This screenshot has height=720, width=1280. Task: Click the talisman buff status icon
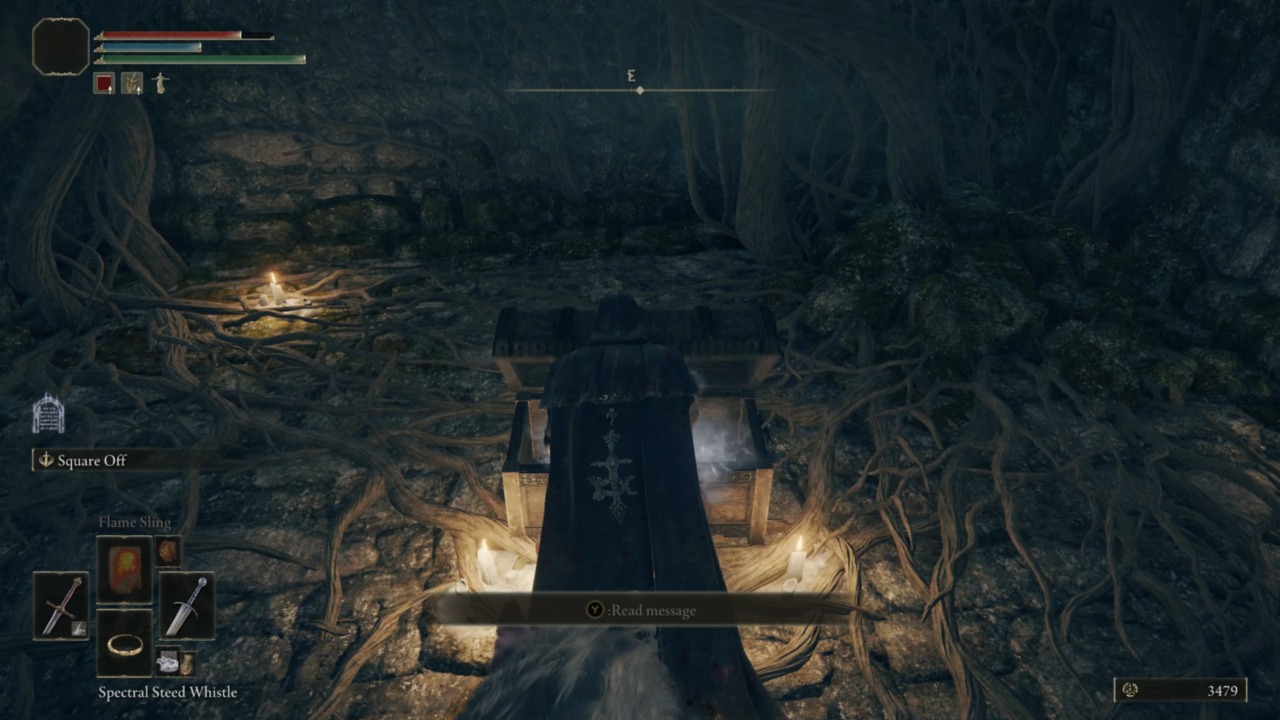coord(132,83)
